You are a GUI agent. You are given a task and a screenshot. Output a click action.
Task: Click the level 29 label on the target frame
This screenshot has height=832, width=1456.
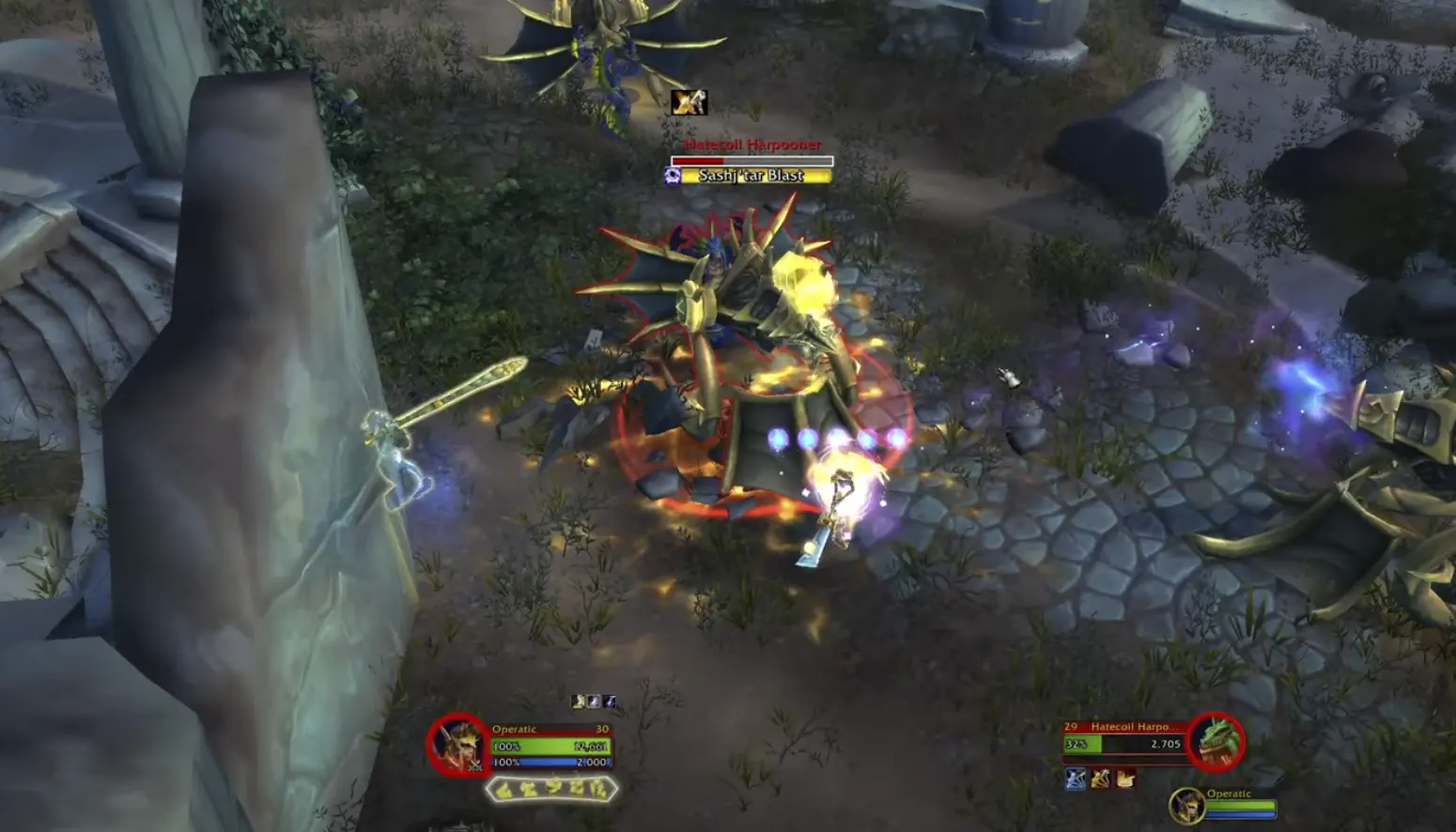(x=1071, y=726)
